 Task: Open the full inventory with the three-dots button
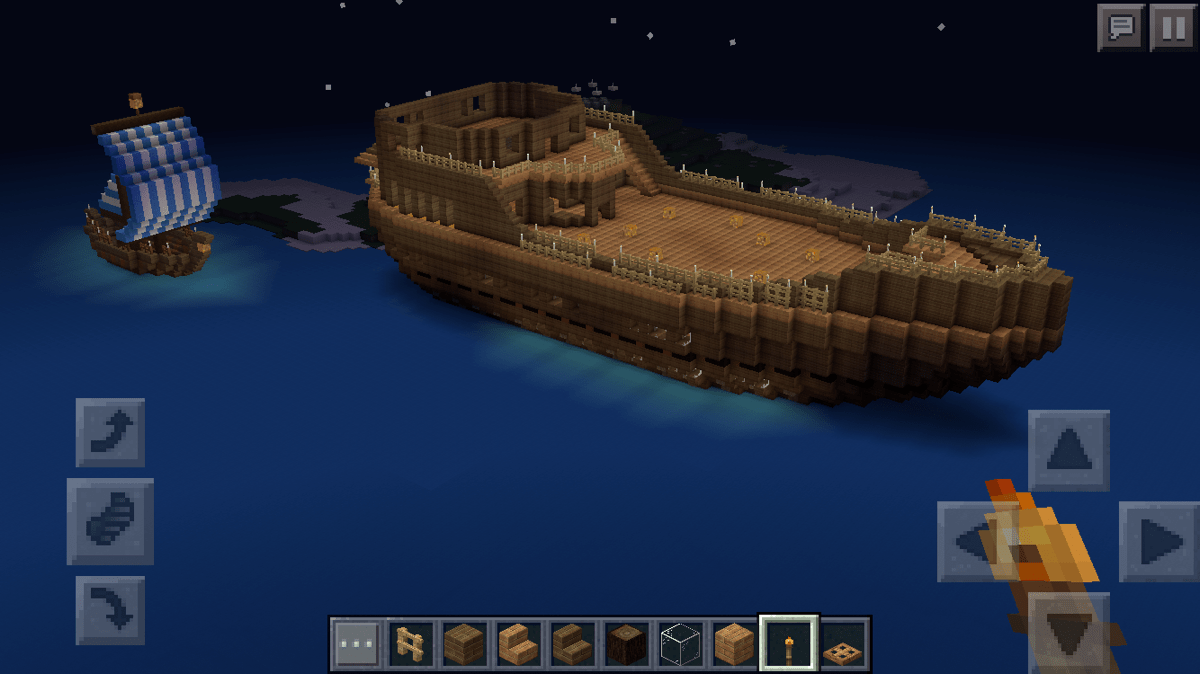pyautogui.click(x=357, y=643)
